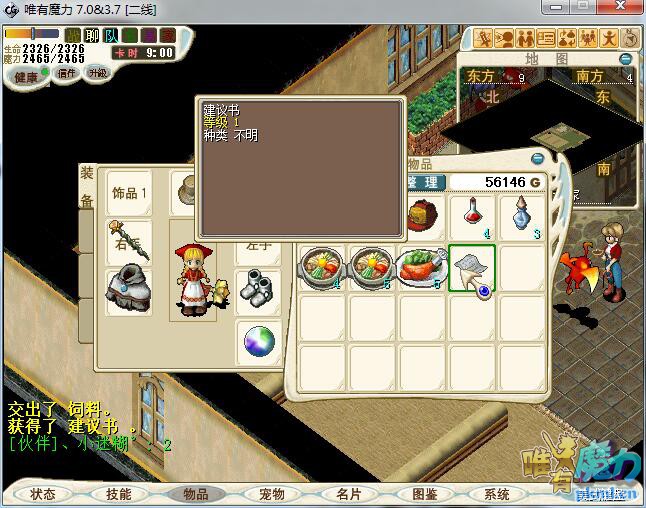Open the 系统 system menu
The height and width of the screenshot is (508, 646).
[497, 494]
